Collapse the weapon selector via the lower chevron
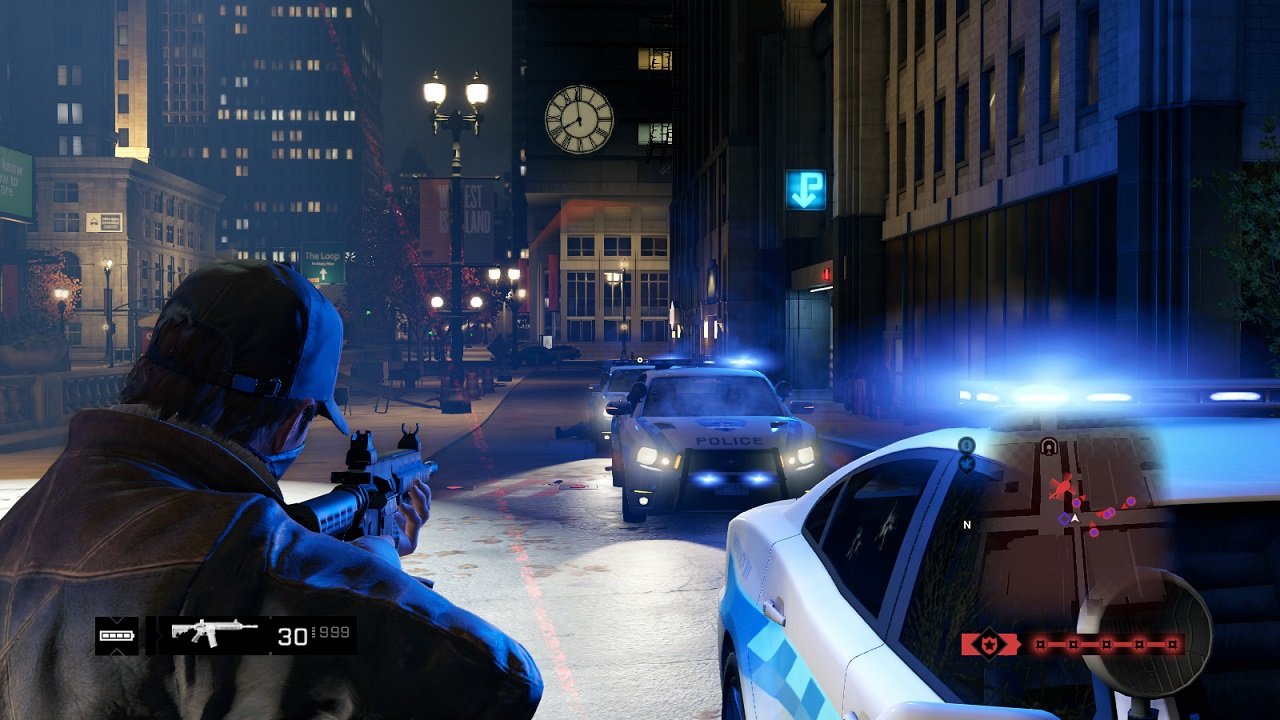 coord(117,651)
